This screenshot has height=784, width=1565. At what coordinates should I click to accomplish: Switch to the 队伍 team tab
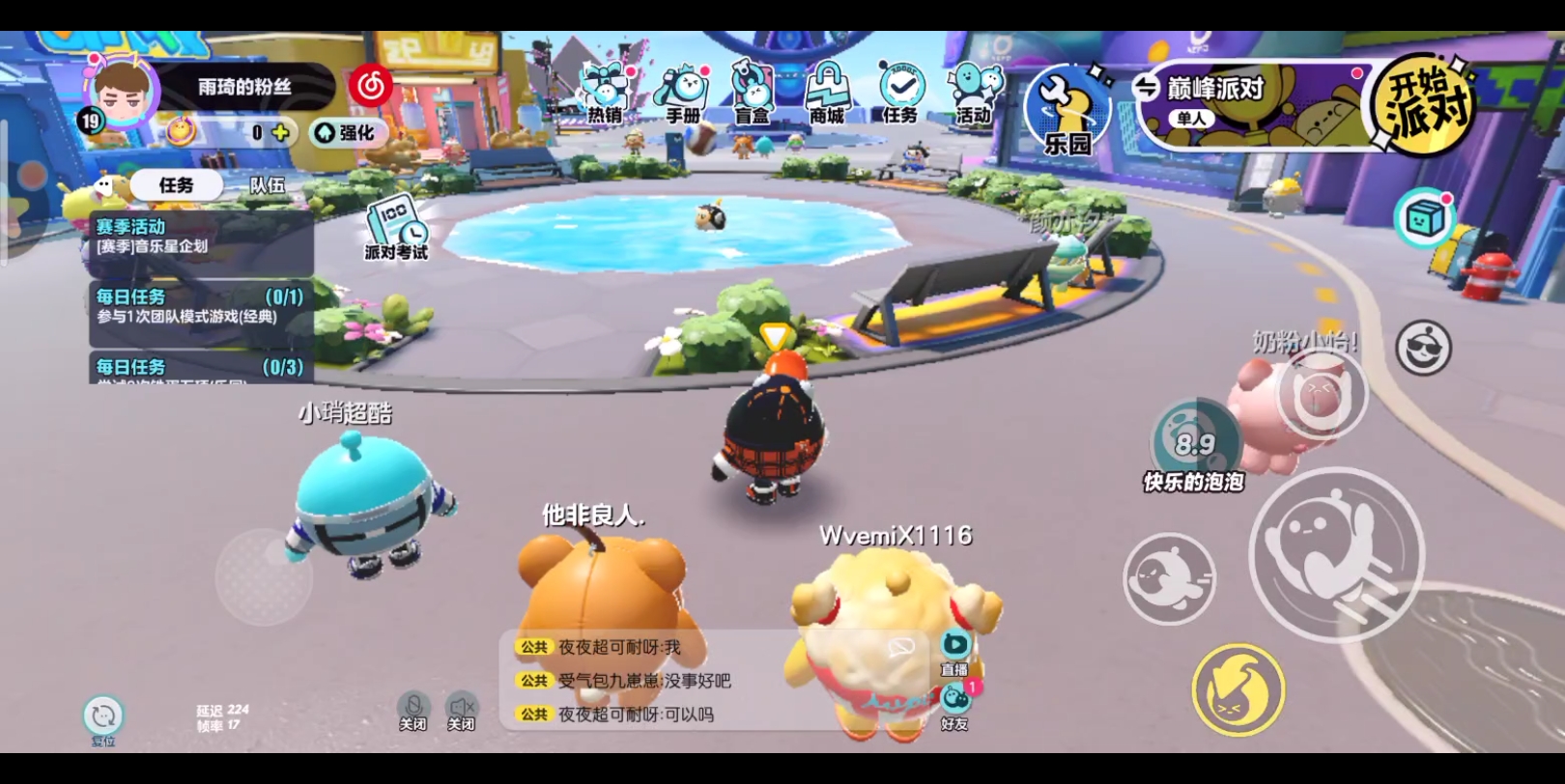[x=268, y=185]
